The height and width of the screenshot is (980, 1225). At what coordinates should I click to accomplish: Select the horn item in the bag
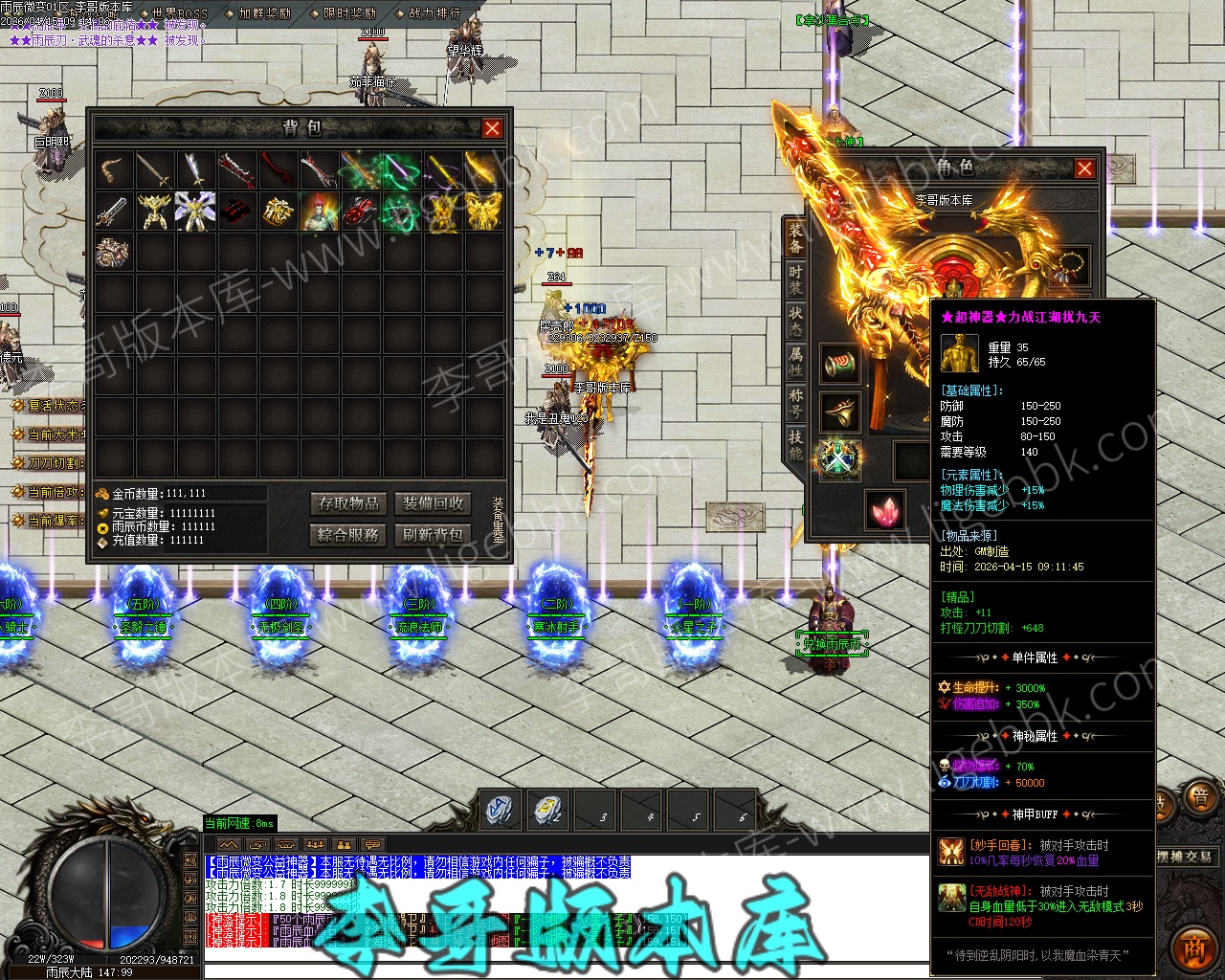(x=113, y=170)
